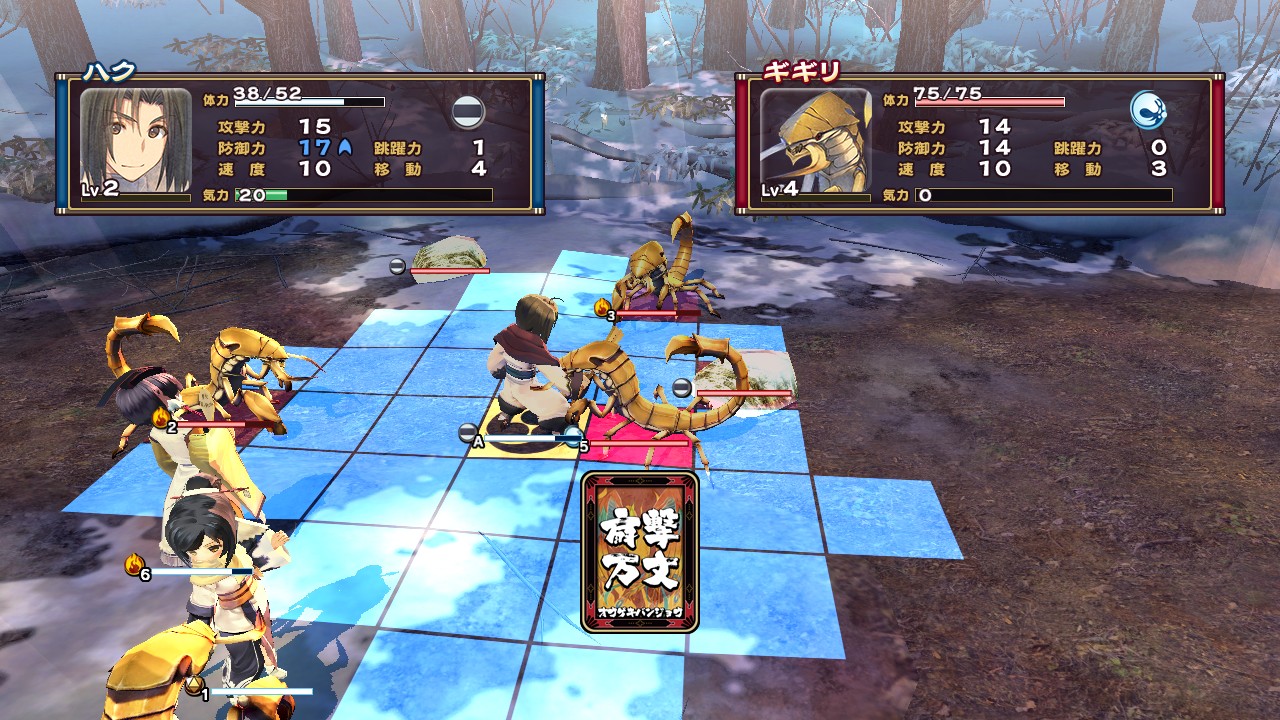The image size is (1280, 720).
Task: Select Gigiri's blue water element icon
Action: point(1149,110)
